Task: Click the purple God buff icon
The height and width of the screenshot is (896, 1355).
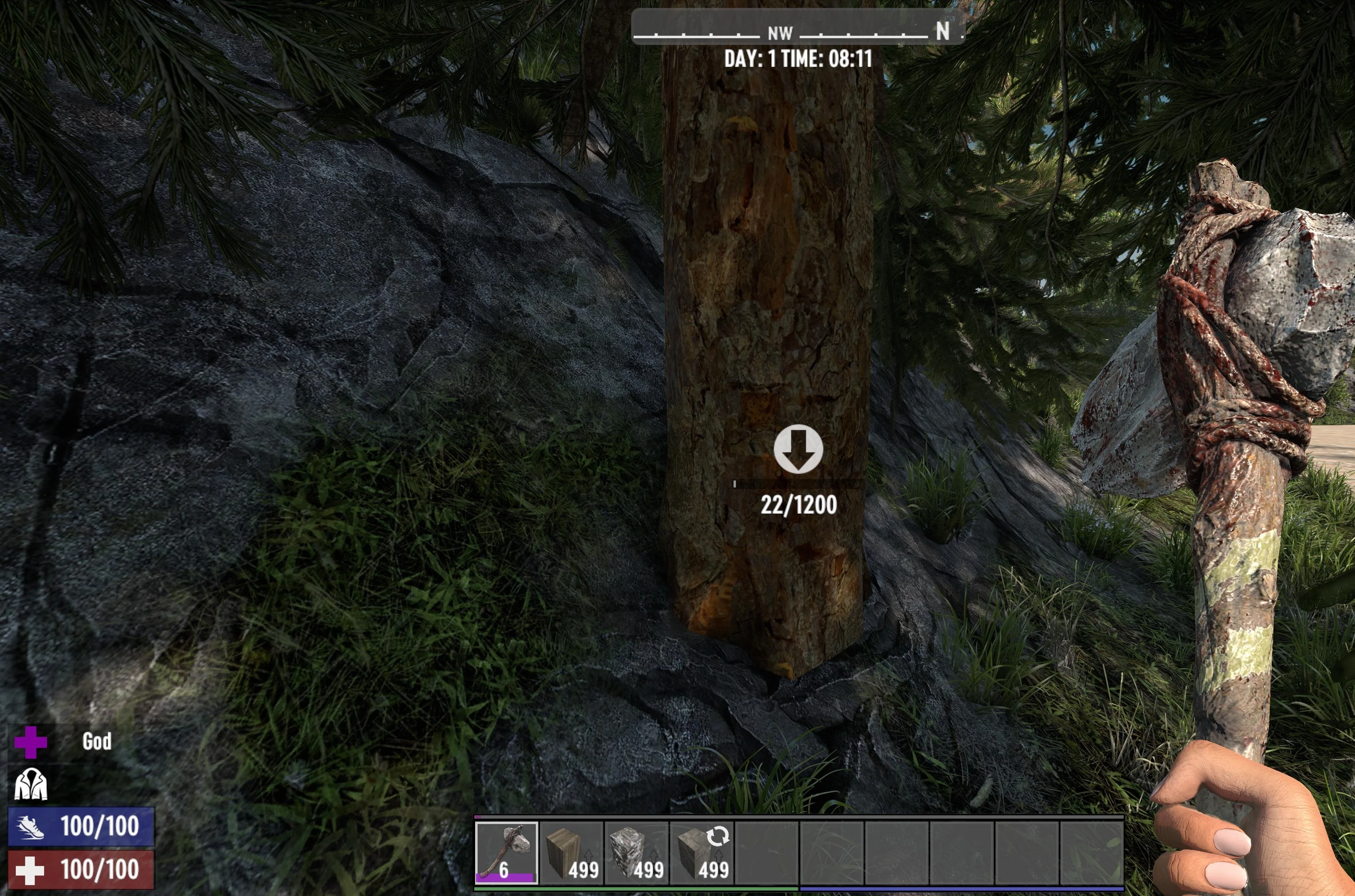Action: click(x=30, y=742)
